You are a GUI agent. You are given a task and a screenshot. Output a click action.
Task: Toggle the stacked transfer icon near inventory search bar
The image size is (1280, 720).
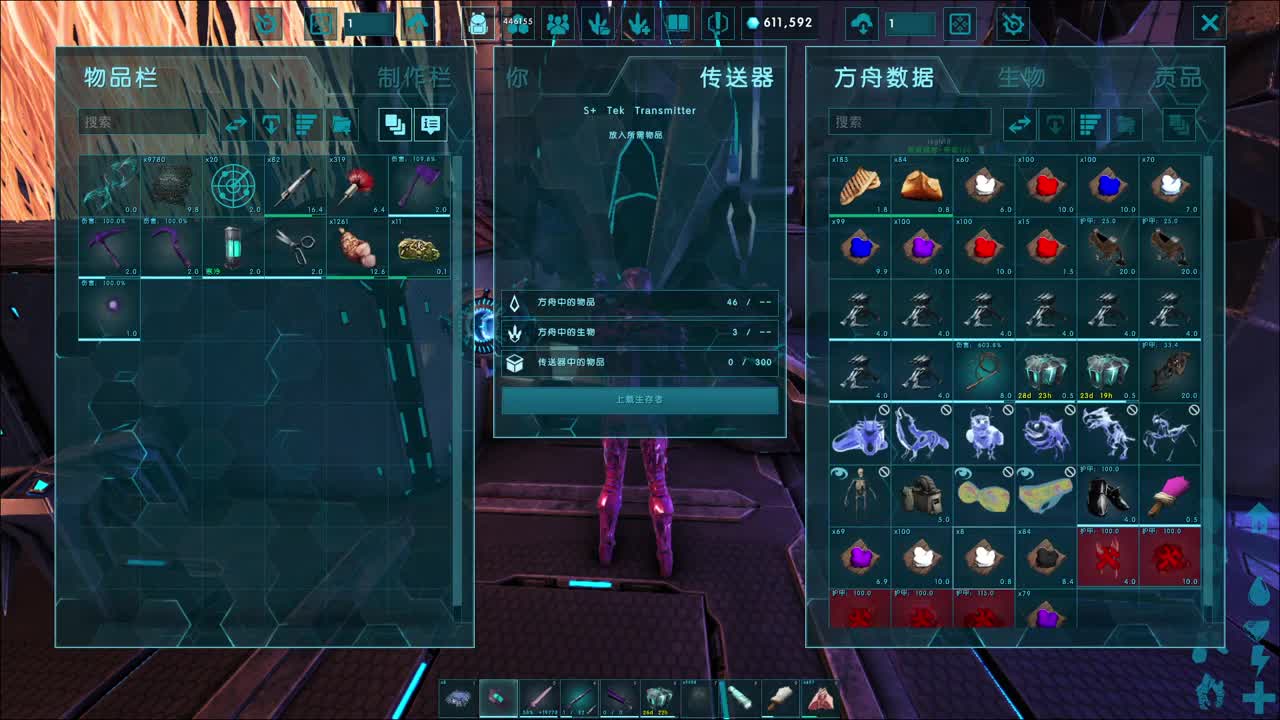click(x=396, y=124)
